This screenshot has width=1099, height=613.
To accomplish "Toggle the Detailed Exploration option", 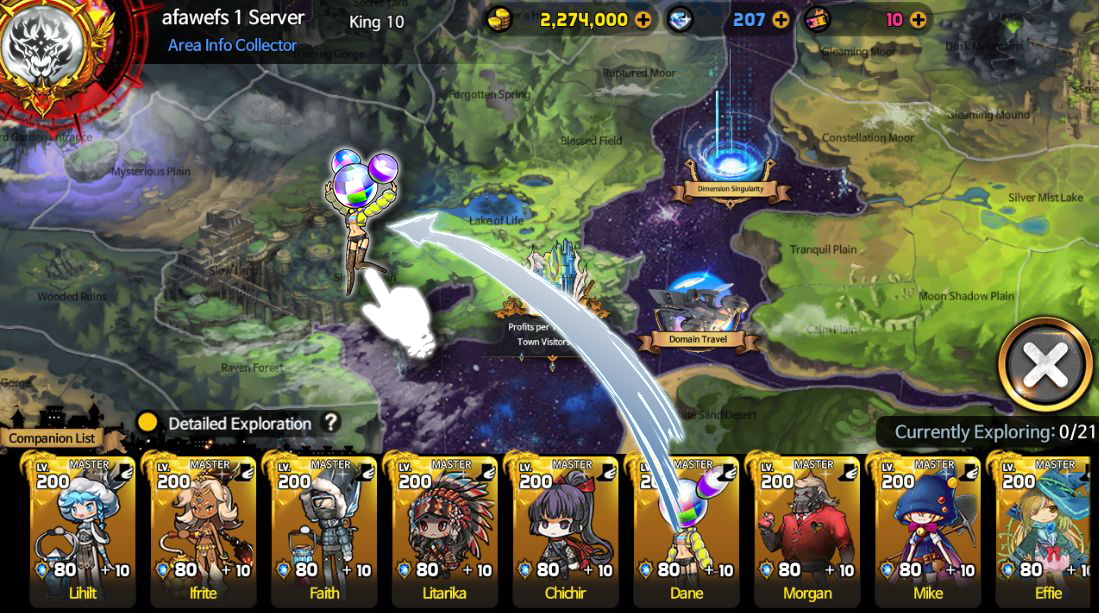I will [x=148, y=423].
